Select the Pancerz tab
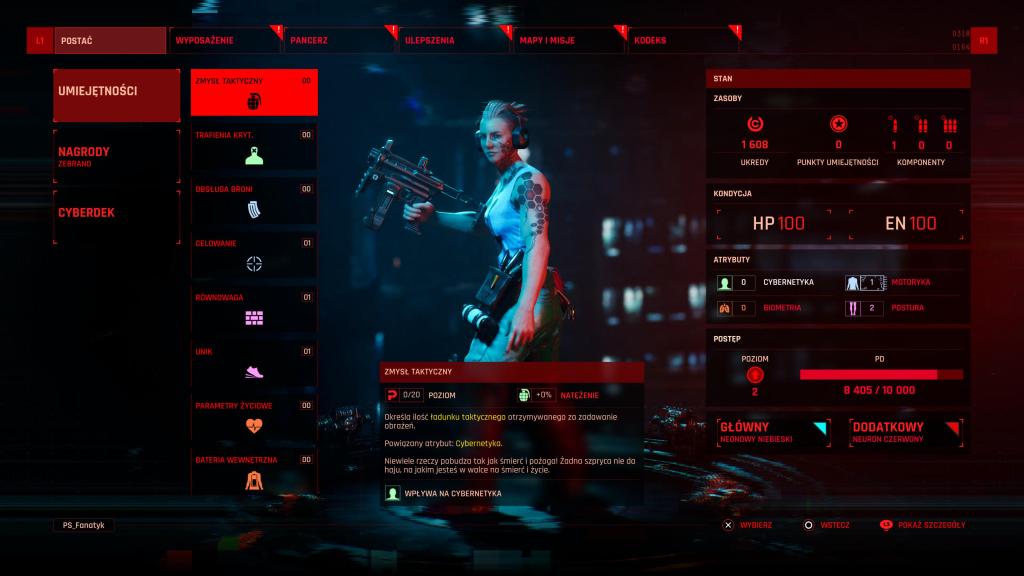The height and width of the screenshot is (576, 1024). tap(338, 41)
